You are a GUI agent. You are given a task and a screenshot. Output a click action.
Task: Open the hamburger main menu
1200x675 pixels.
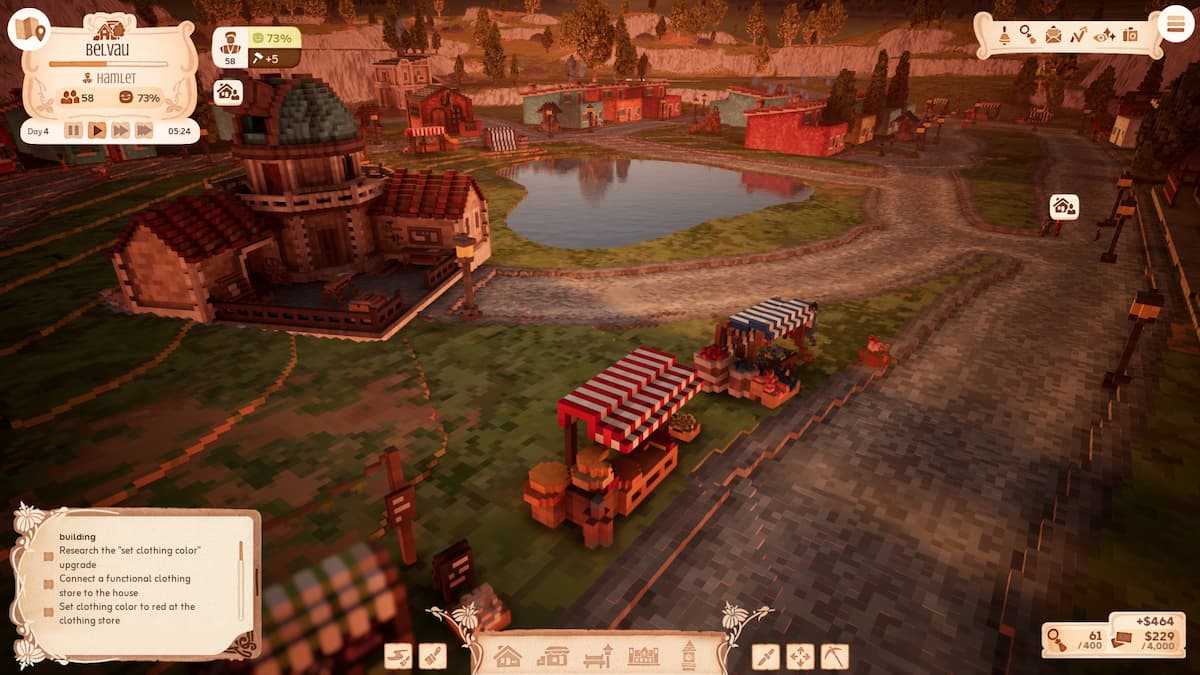1176,24
